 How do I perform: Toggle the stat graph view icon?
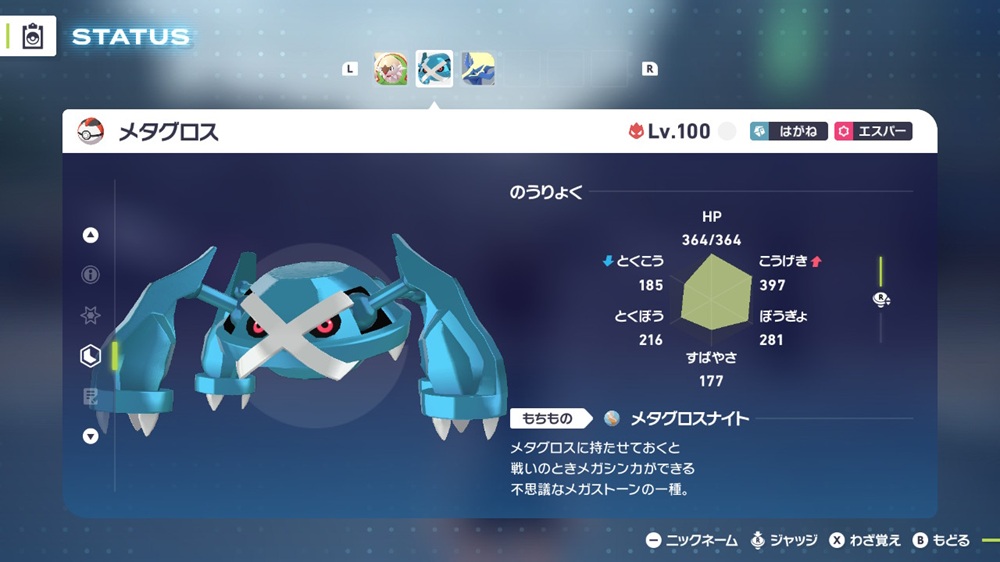pyautogui.click(x=881, y=299)
